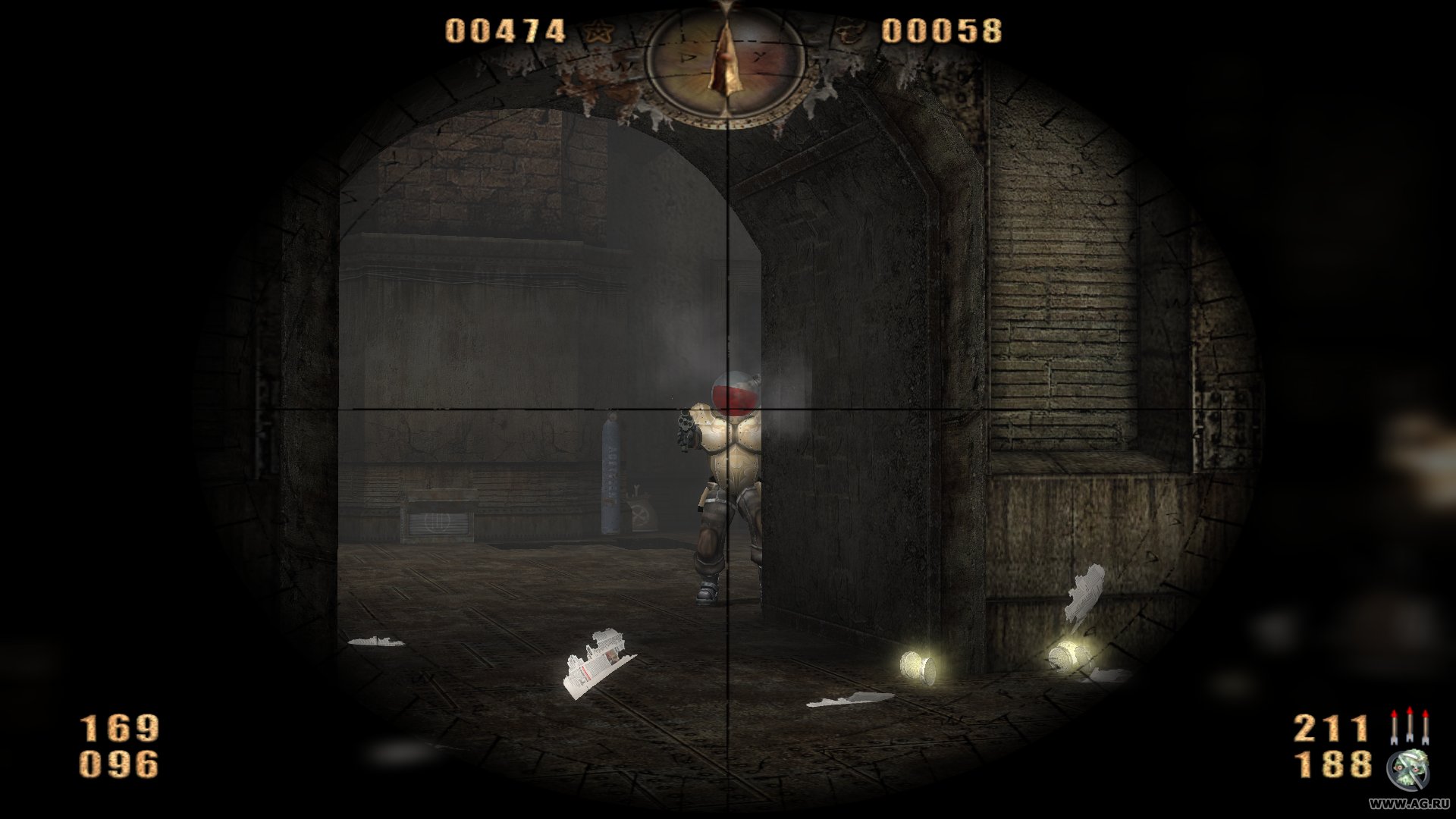
Task: Expand the ammo readout showing 211
Action: 1331,730
